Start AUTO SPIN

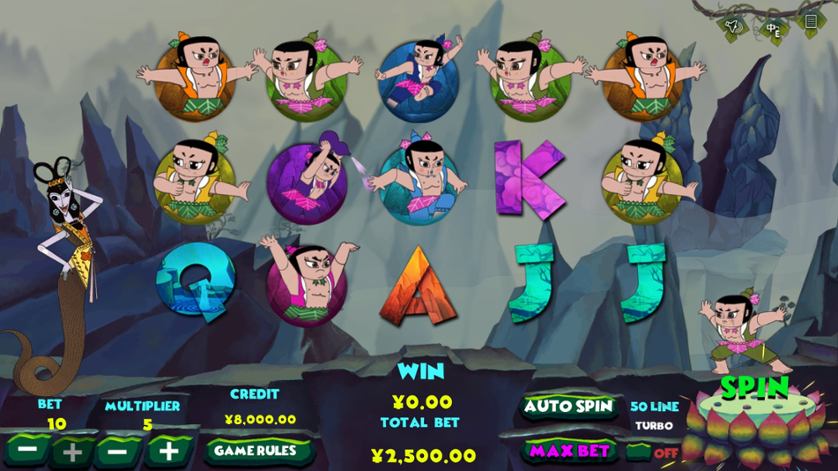tap(569, 406)
